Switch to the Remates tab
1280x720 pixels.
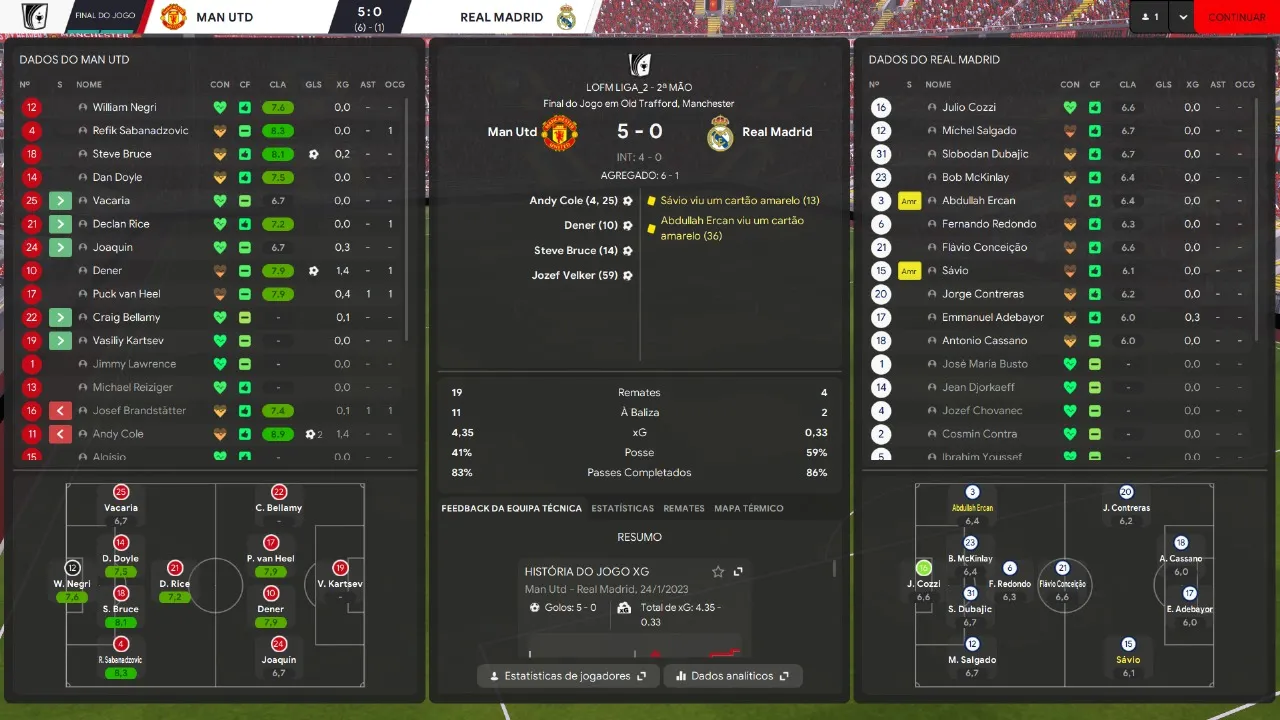point(684,508)
